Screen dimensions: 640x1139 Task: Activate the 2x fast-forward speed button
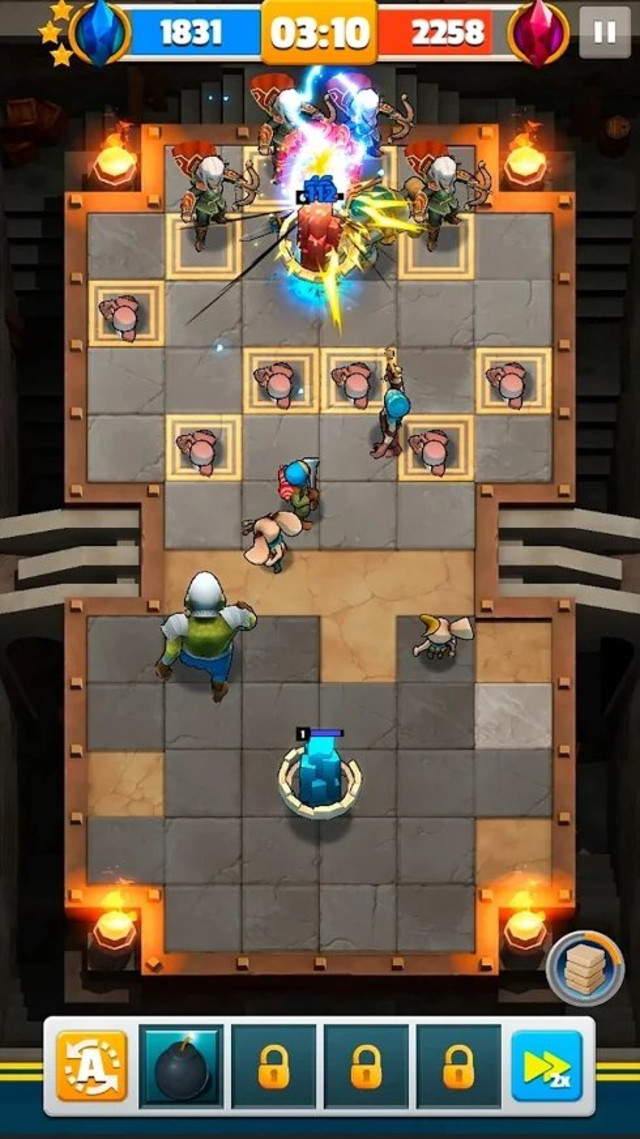coord(547,1066)
